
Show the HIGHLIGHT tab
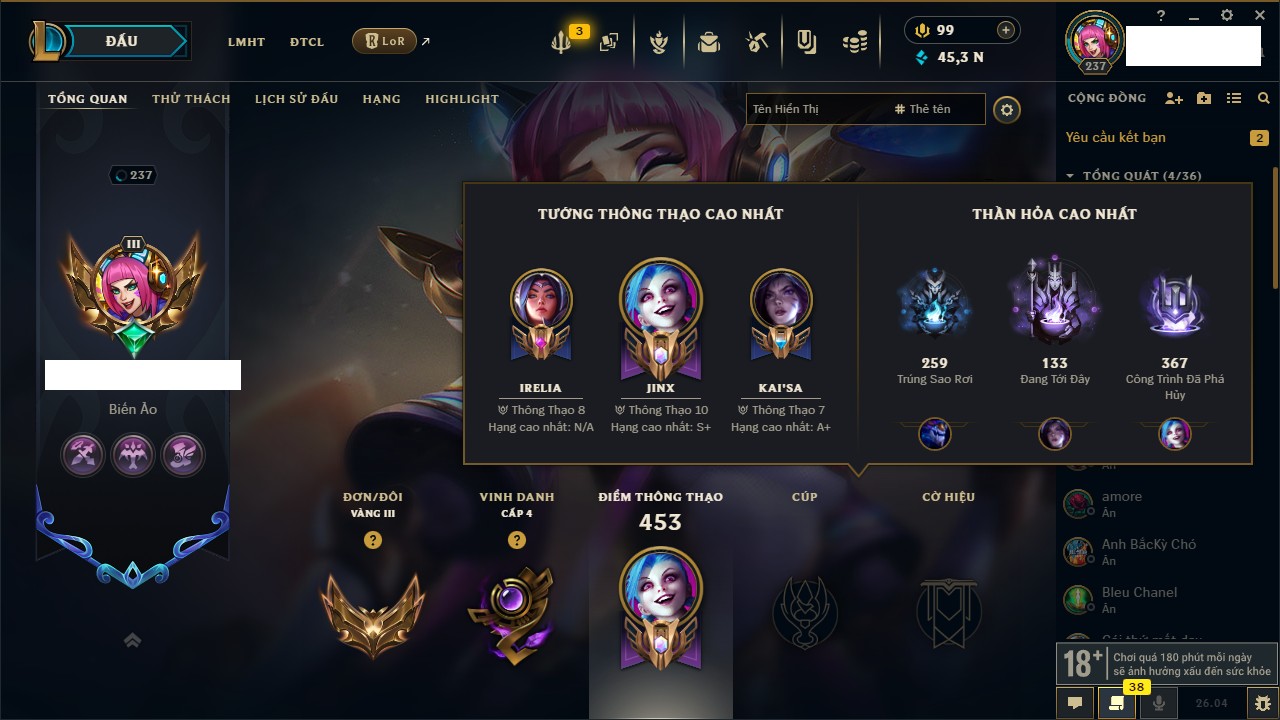tap(461, 99)
